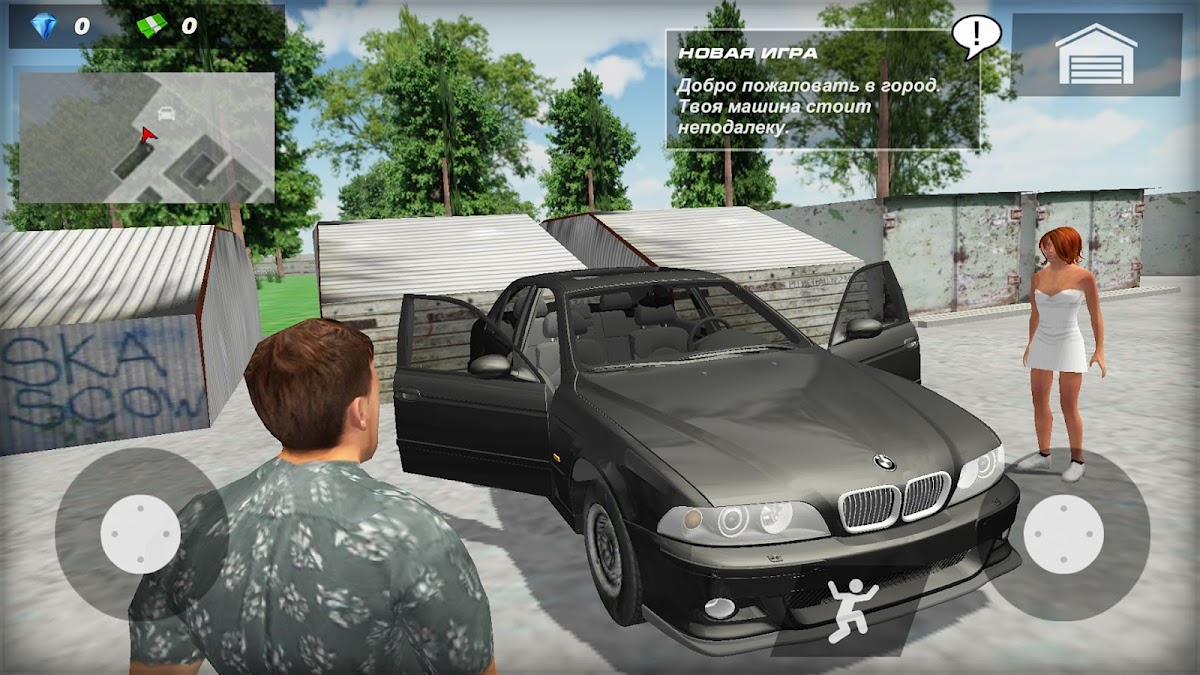This screenshot has height=675, width=1200.
Task: Select the blue diamond currency icon
Action: coord(42,26)
